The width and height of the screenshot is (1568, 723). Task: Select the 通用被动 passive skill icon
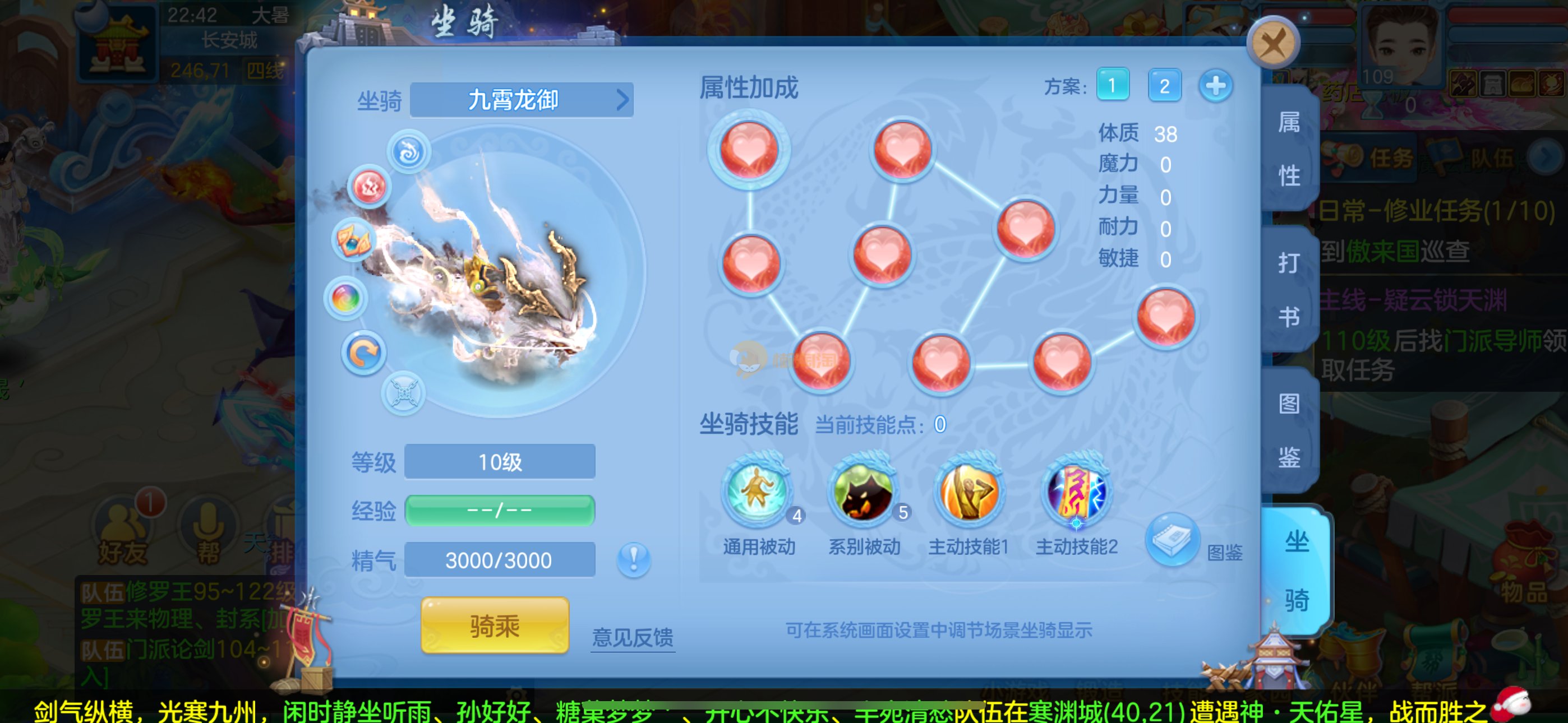pyautogui.click(x=757, y=492)
